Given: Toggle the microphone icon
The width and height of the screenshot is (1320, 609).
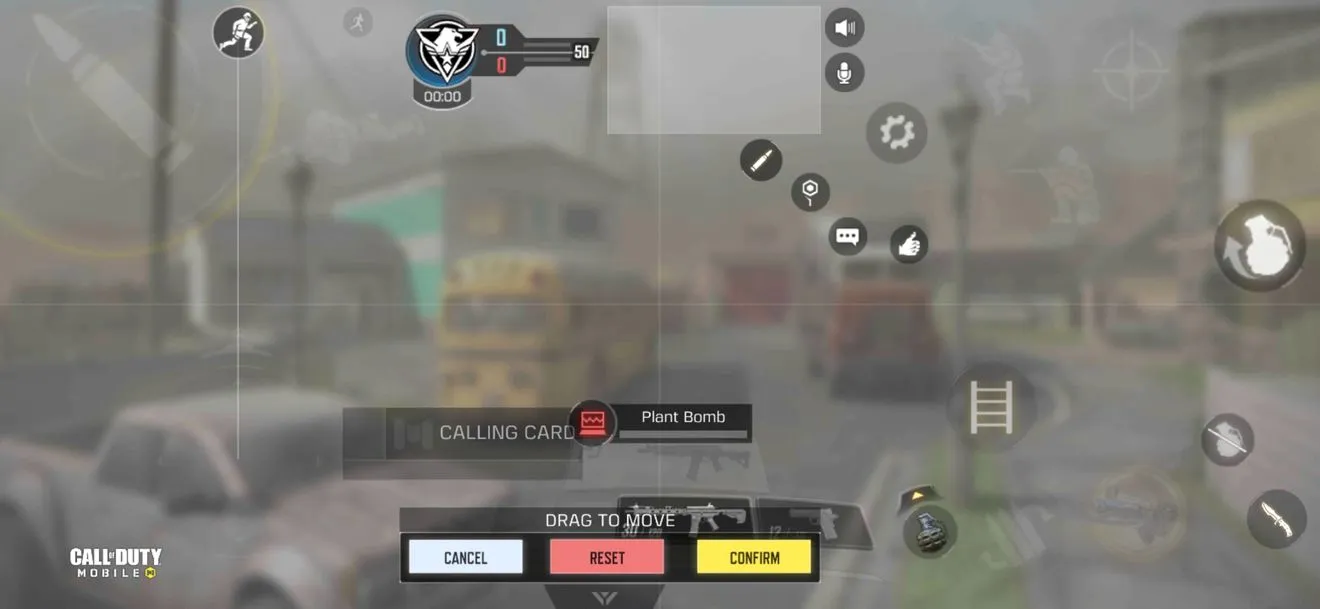Looking at the screenshot, I should [844, 73].
